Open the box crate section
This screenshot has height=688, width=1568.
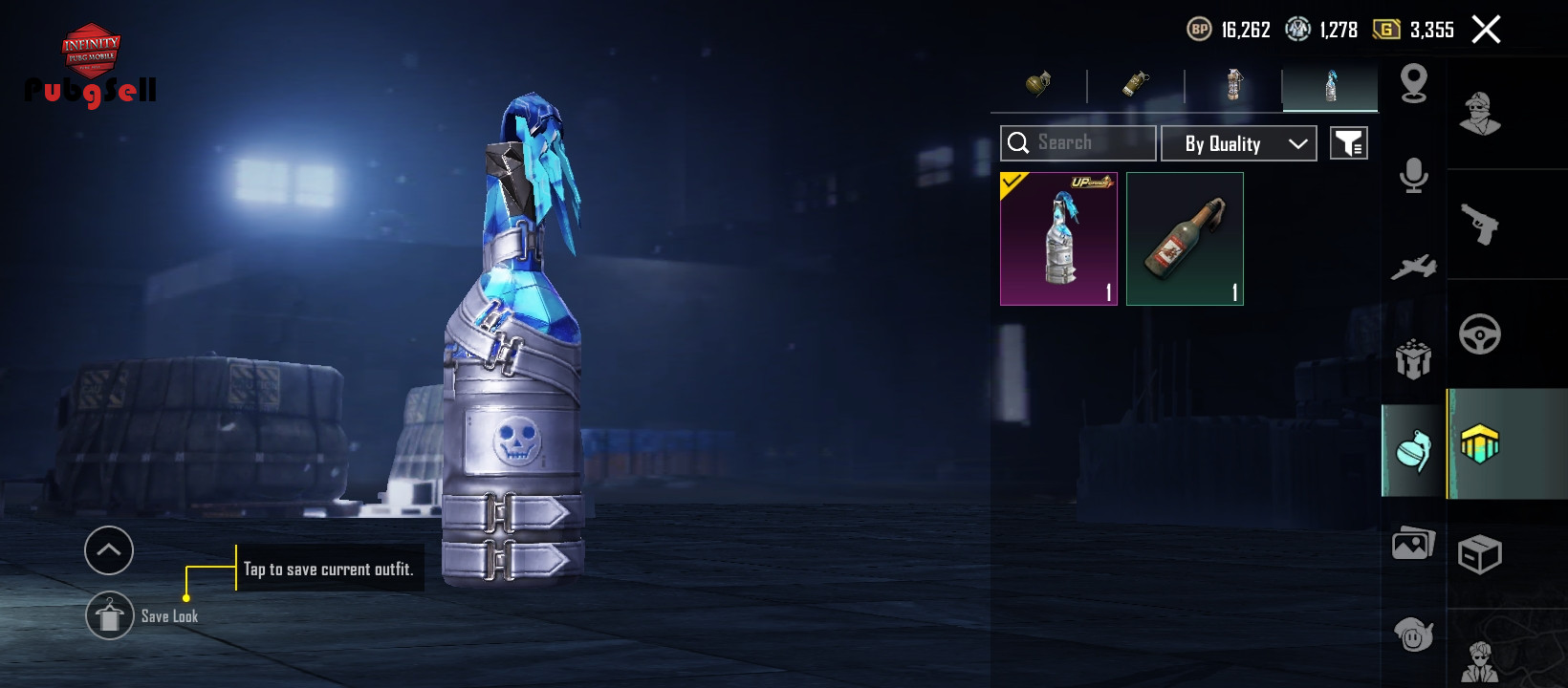pyautogui.click(x=1480, y=554)
